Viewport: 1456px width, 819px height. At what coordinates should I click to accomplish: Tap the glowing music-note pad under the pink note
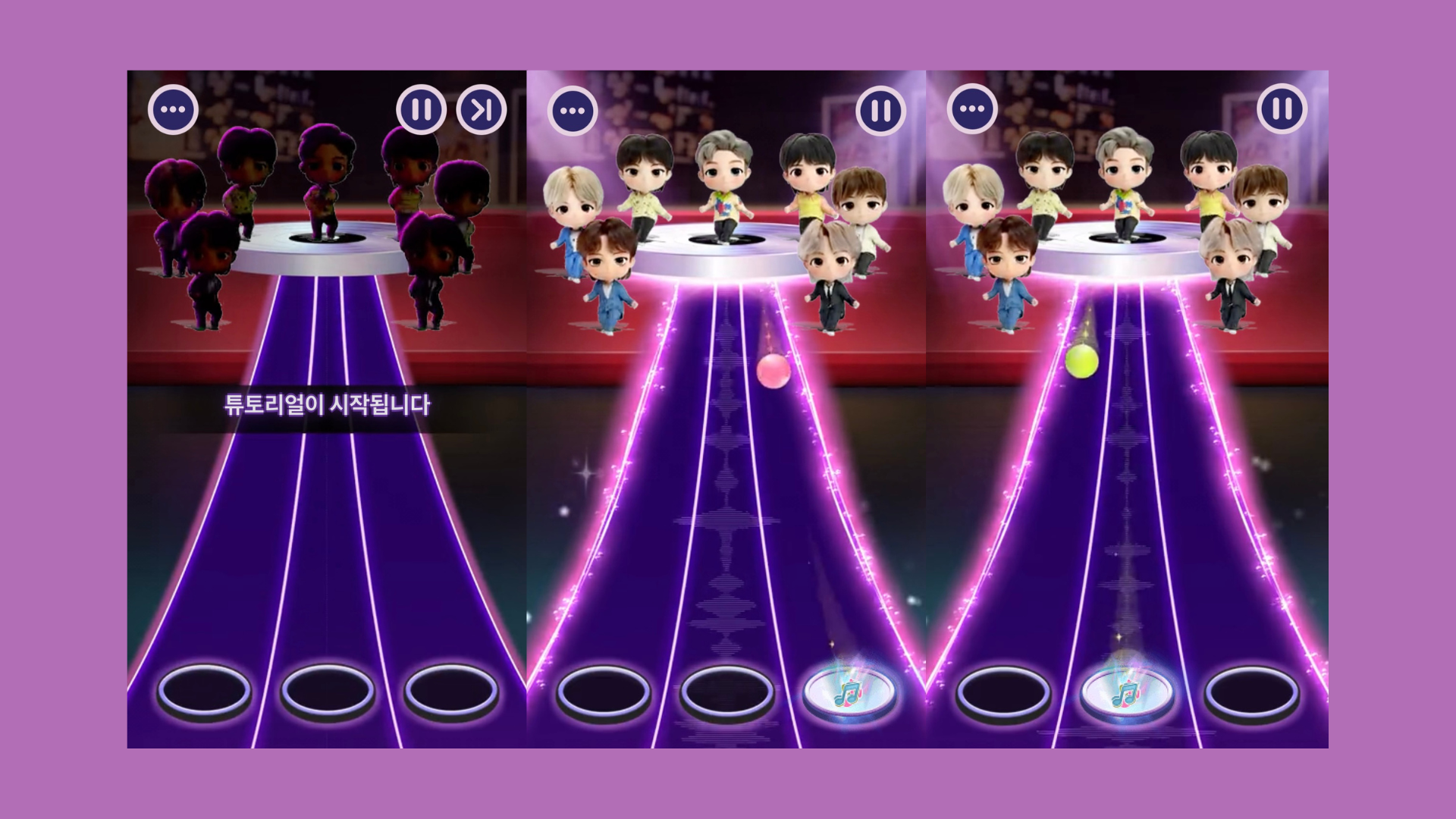(849, 691)
